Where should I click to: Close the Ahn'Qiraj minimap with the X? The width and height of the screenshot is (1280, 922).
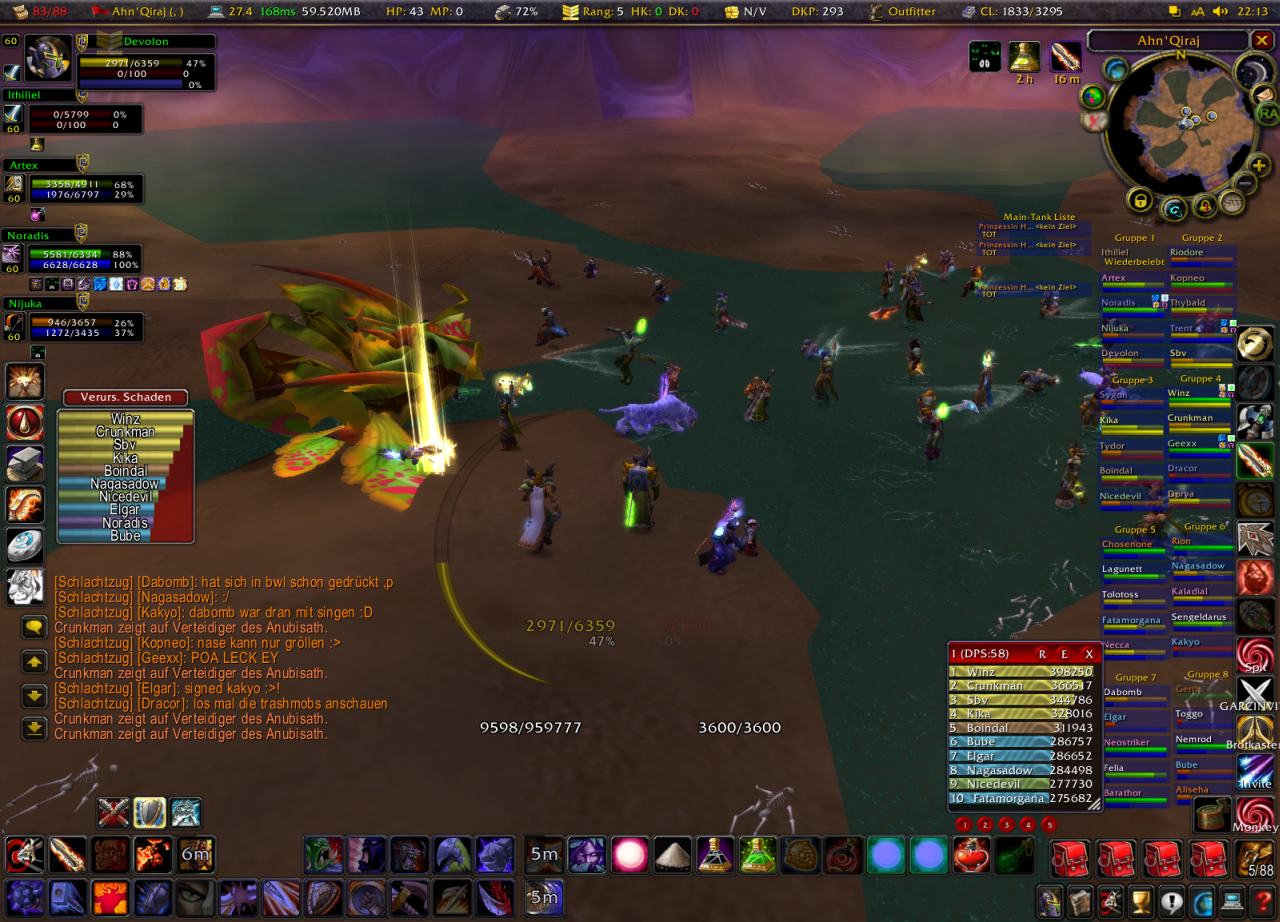(1263, 41)
